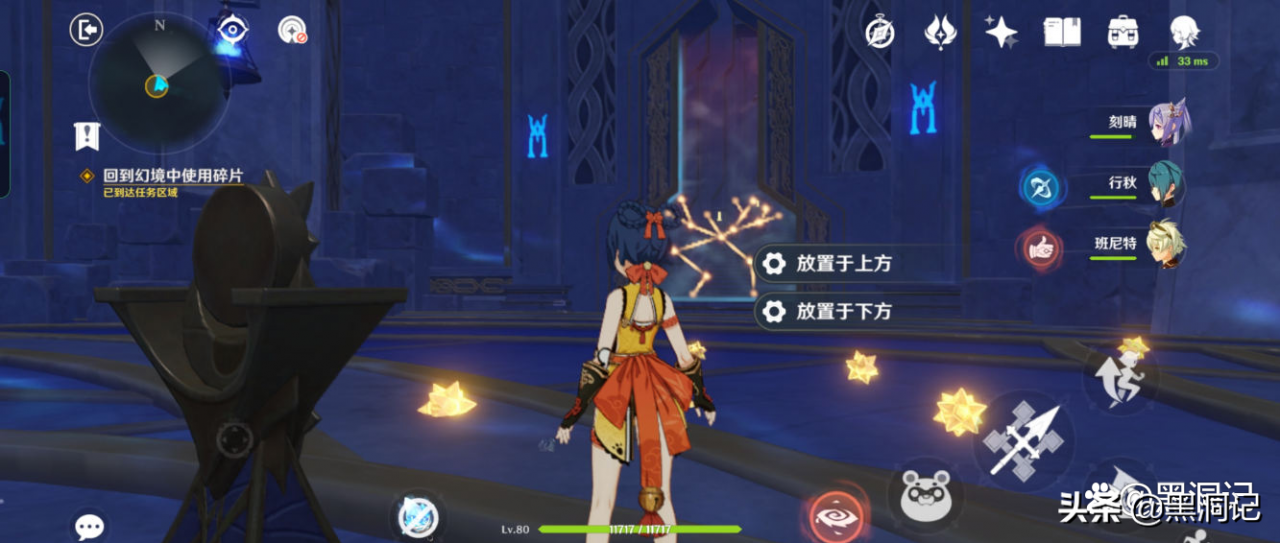This screenshot has height=543, width=1280.
Task: Leave the domain via exit icon
Action: point(87,30)
